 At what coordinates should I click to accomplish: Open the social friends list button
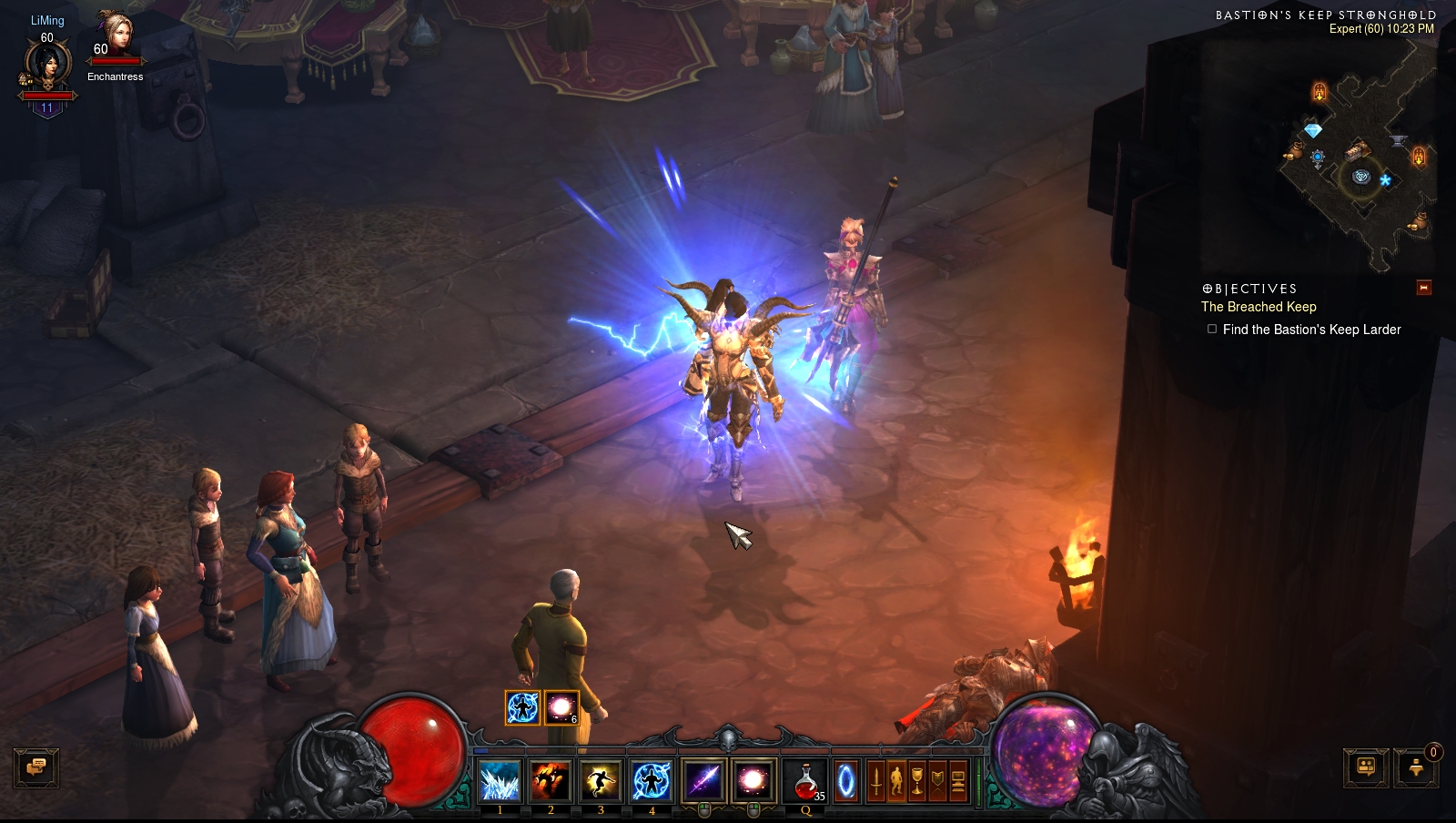click(1366, 767)
